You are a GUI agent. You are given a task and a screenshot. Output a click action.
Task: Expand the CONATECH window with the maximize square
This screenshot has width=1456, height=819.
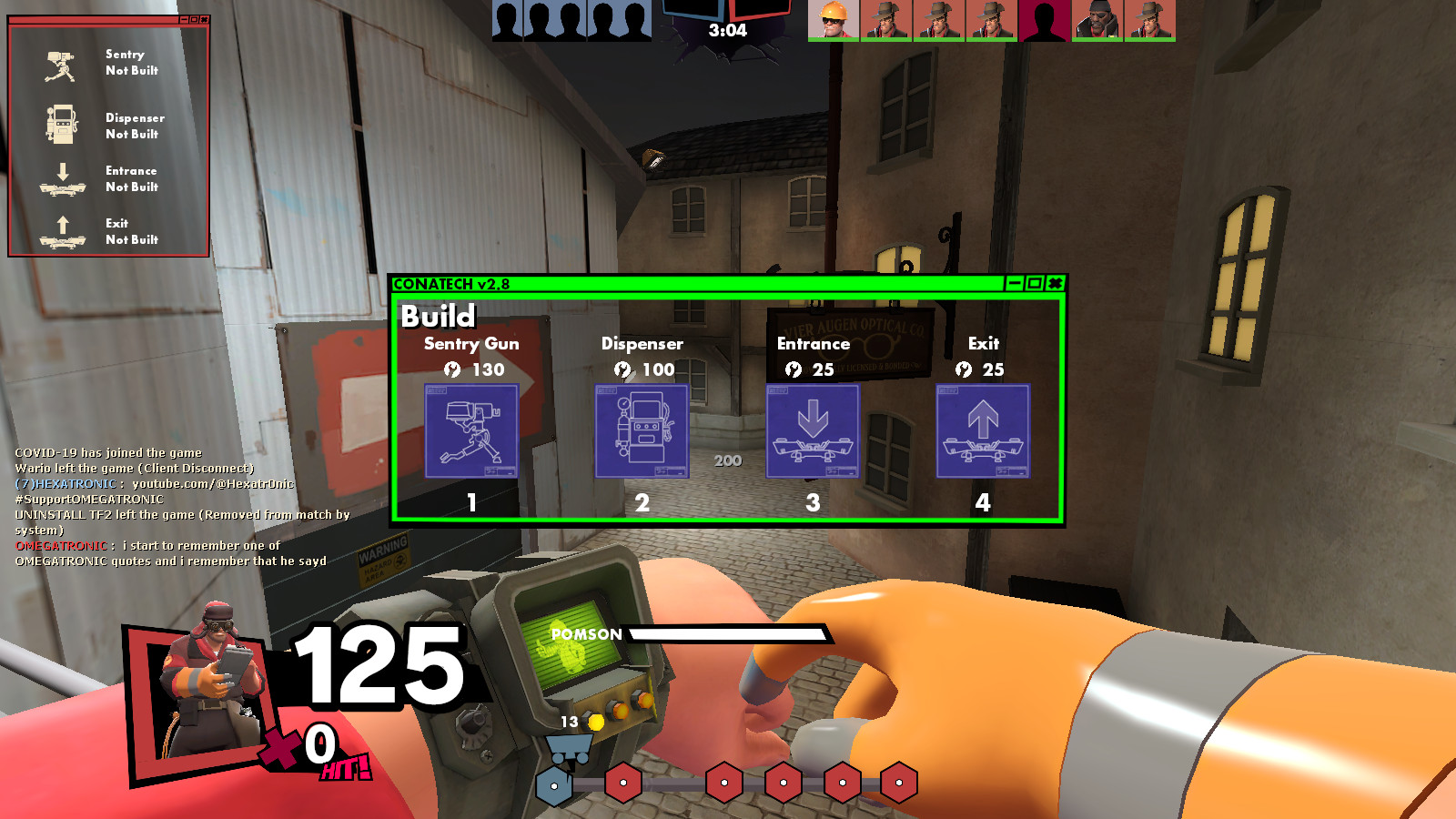1034,283
